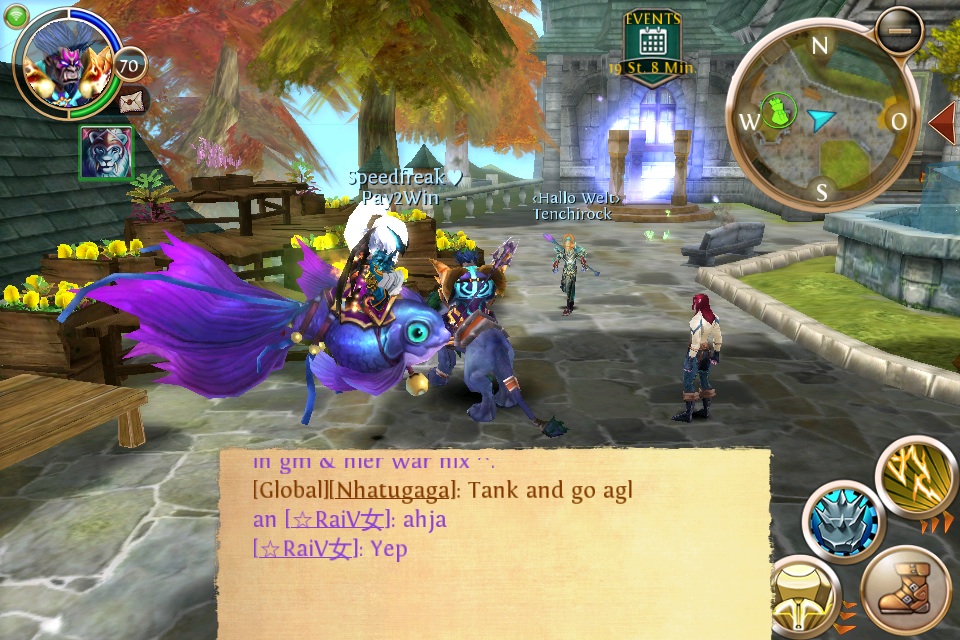Image resolution: width=960 pixels, height=640 pixels.
Task: Activate the spiked steel helm ability
Action: [845, 521]
